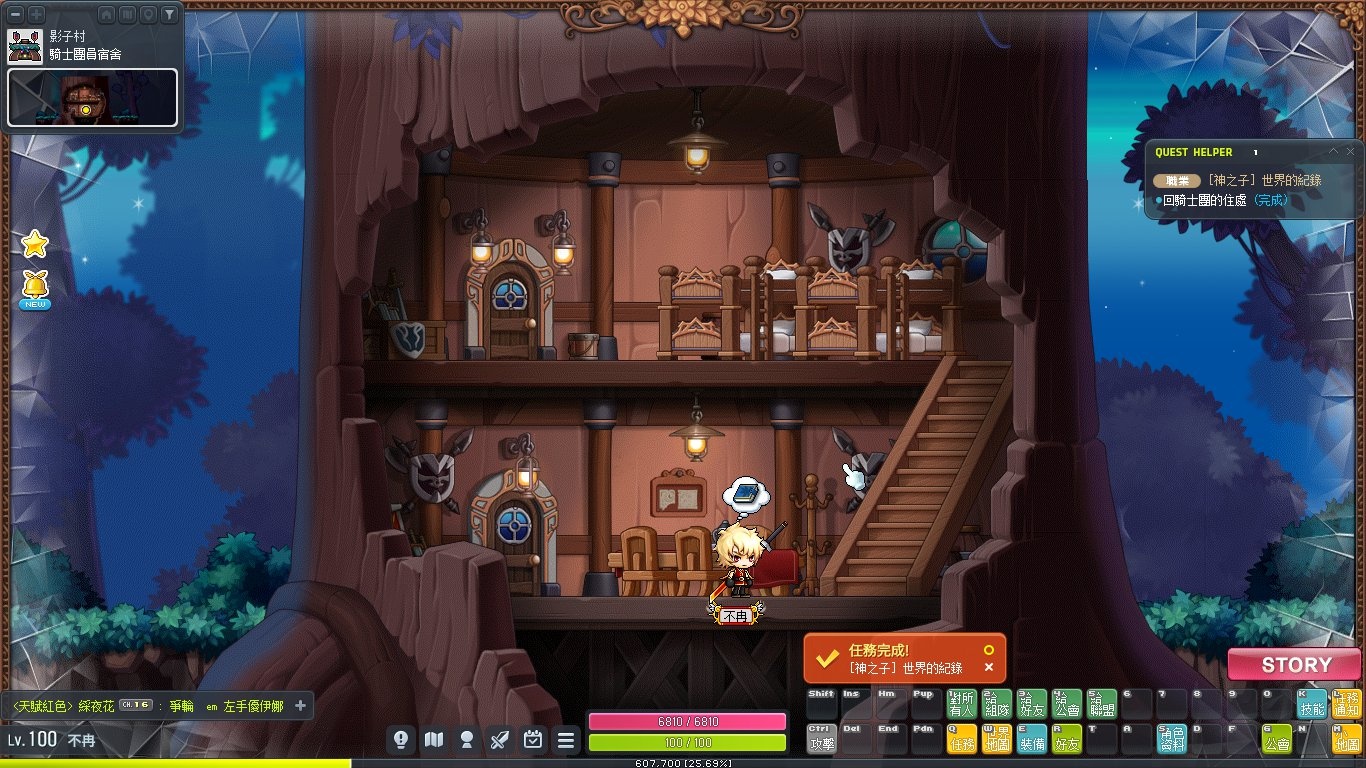Open the bell notification marked NEW
The image size is (1366, 768).
coord(35,287)
